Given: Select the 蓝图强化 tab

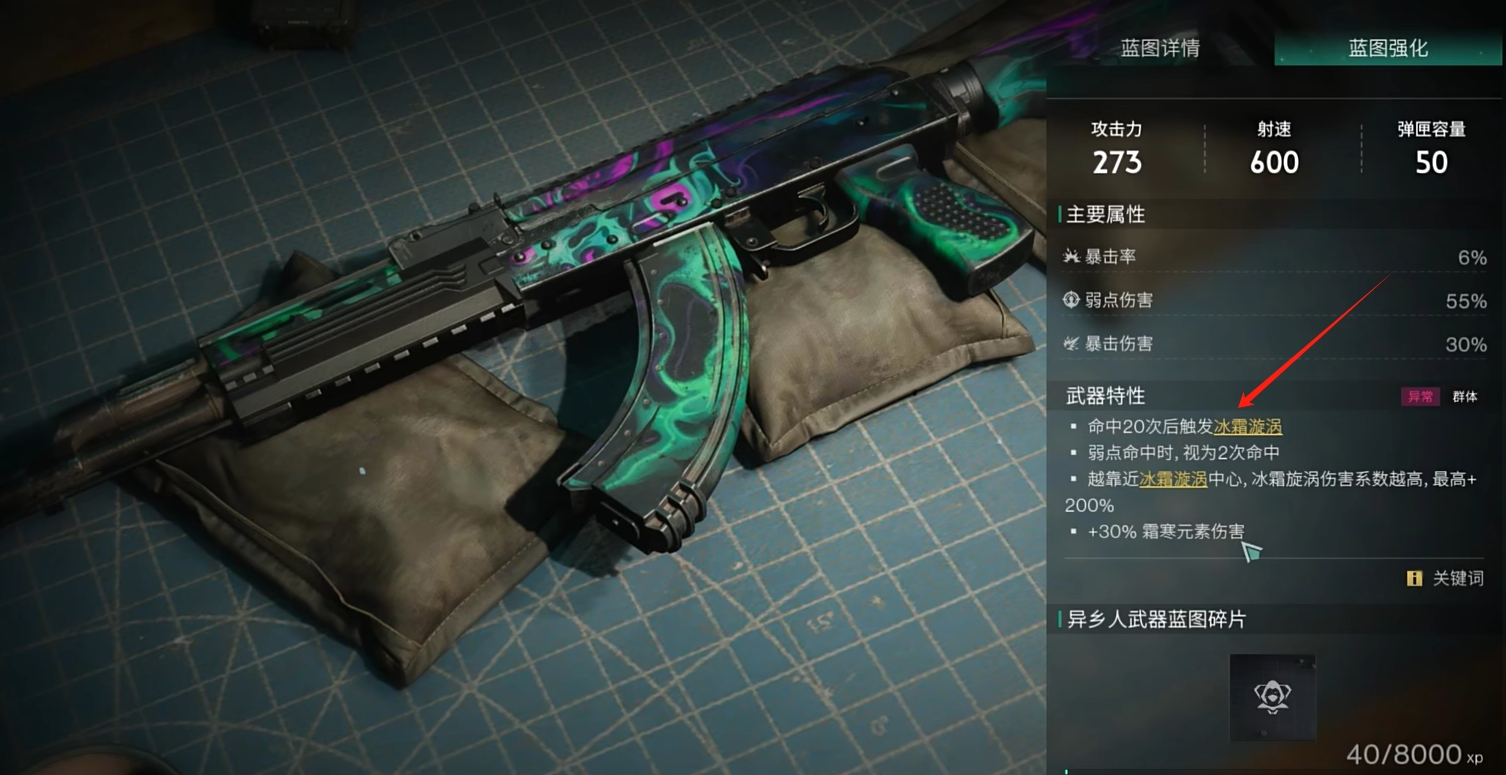Looking at the screenshot, I should point(1387,48).
